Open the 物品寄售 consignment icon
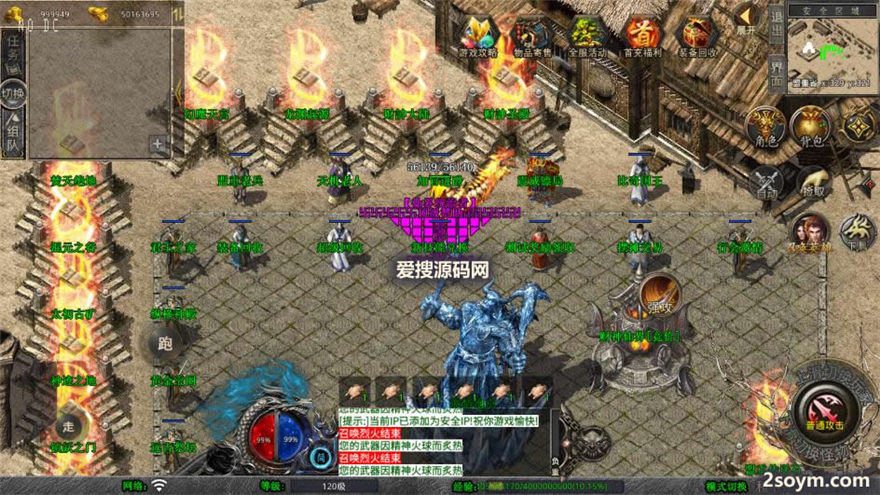This screenshot has width=880, height=495. pyautogui.click(x=530, y=37)
